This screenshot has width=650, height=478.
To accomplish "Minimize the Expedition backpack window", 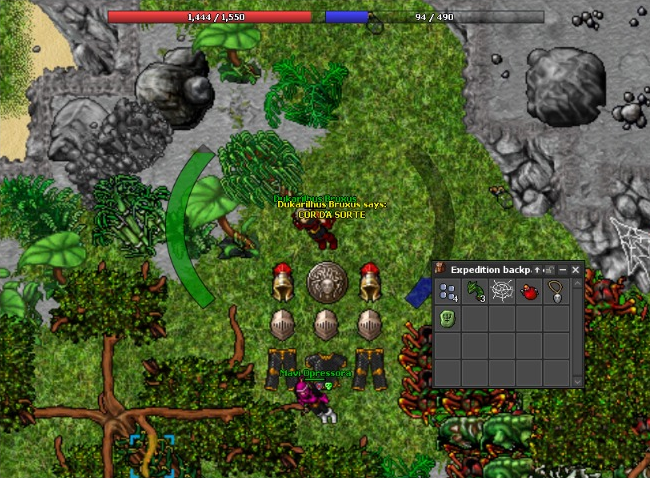I will 562,270.
